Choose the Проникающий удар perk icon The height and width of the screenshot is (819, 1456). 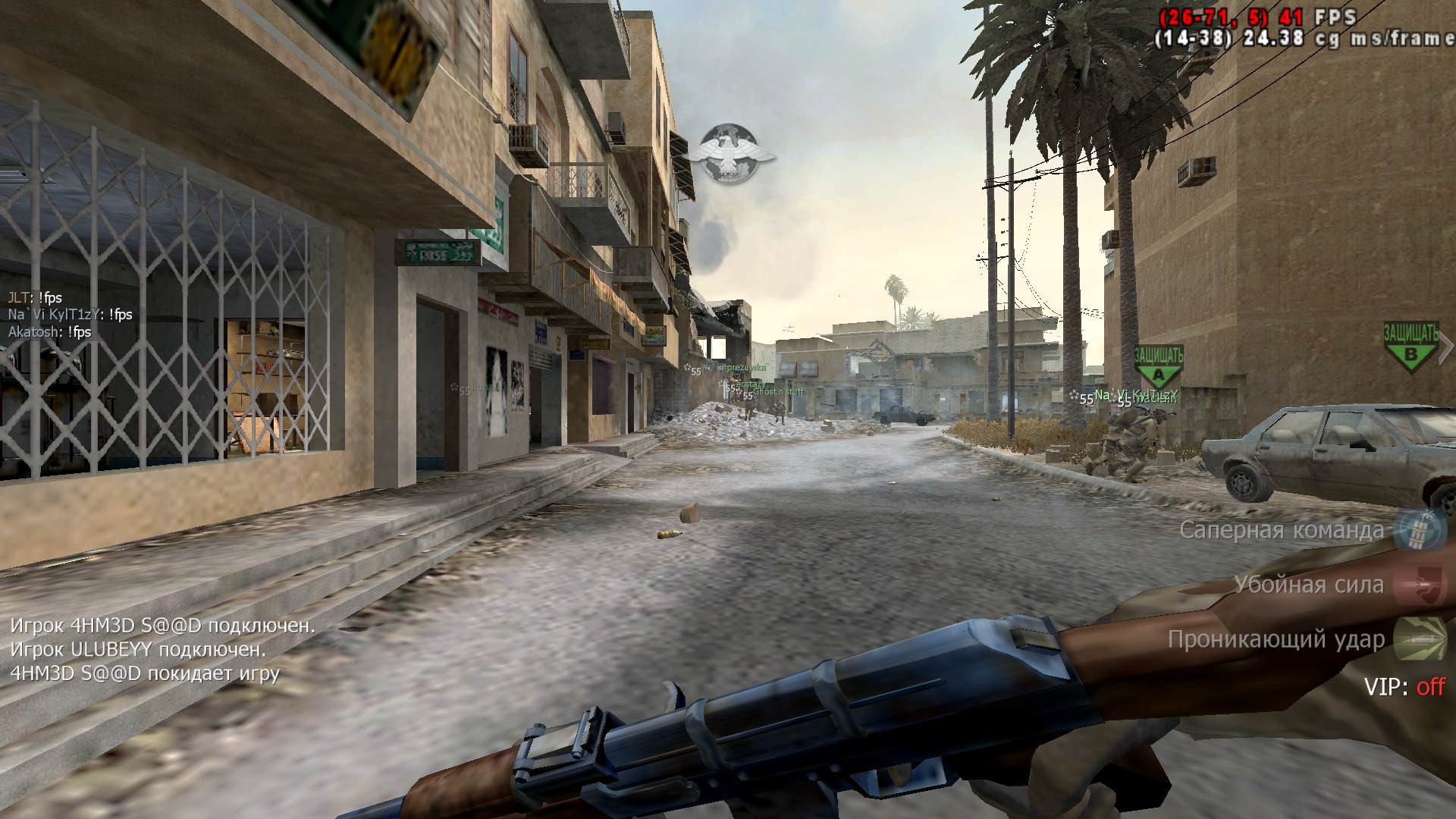[1421, 639]
